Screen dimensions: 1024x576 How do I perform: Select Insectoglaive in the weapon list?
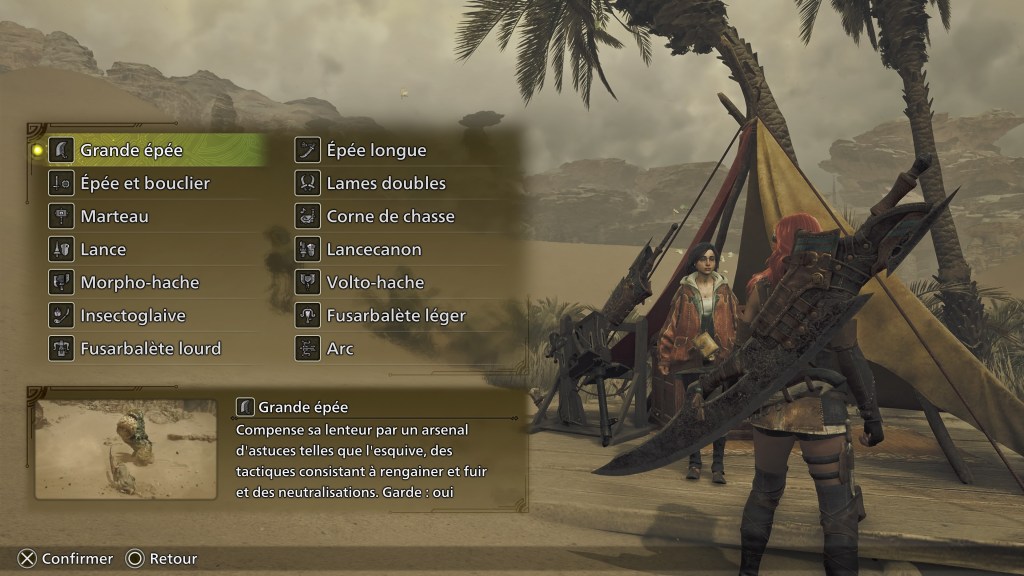133,315
